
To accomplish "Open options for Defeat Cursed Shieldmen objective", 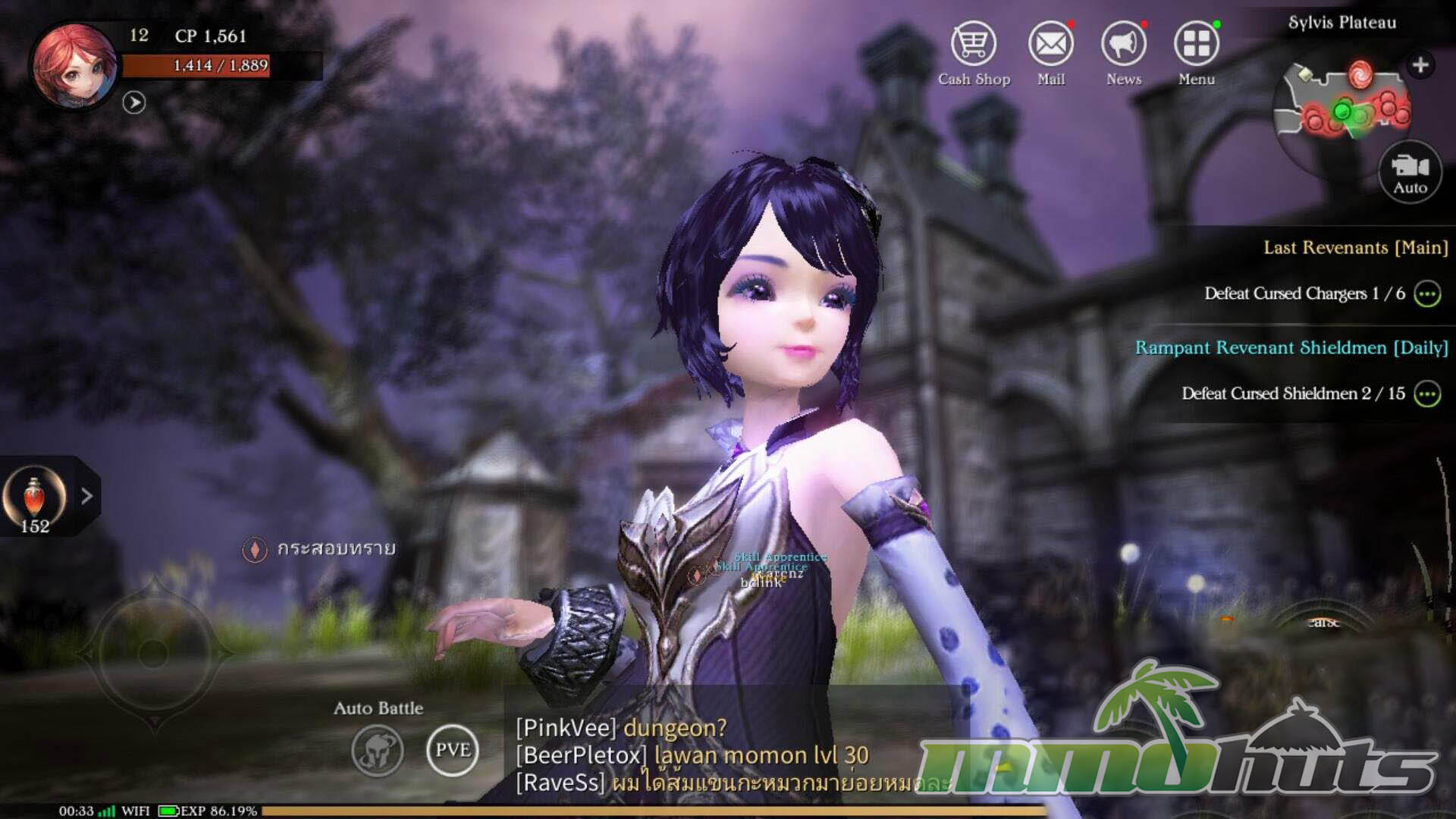I will tap(1427, 394).
